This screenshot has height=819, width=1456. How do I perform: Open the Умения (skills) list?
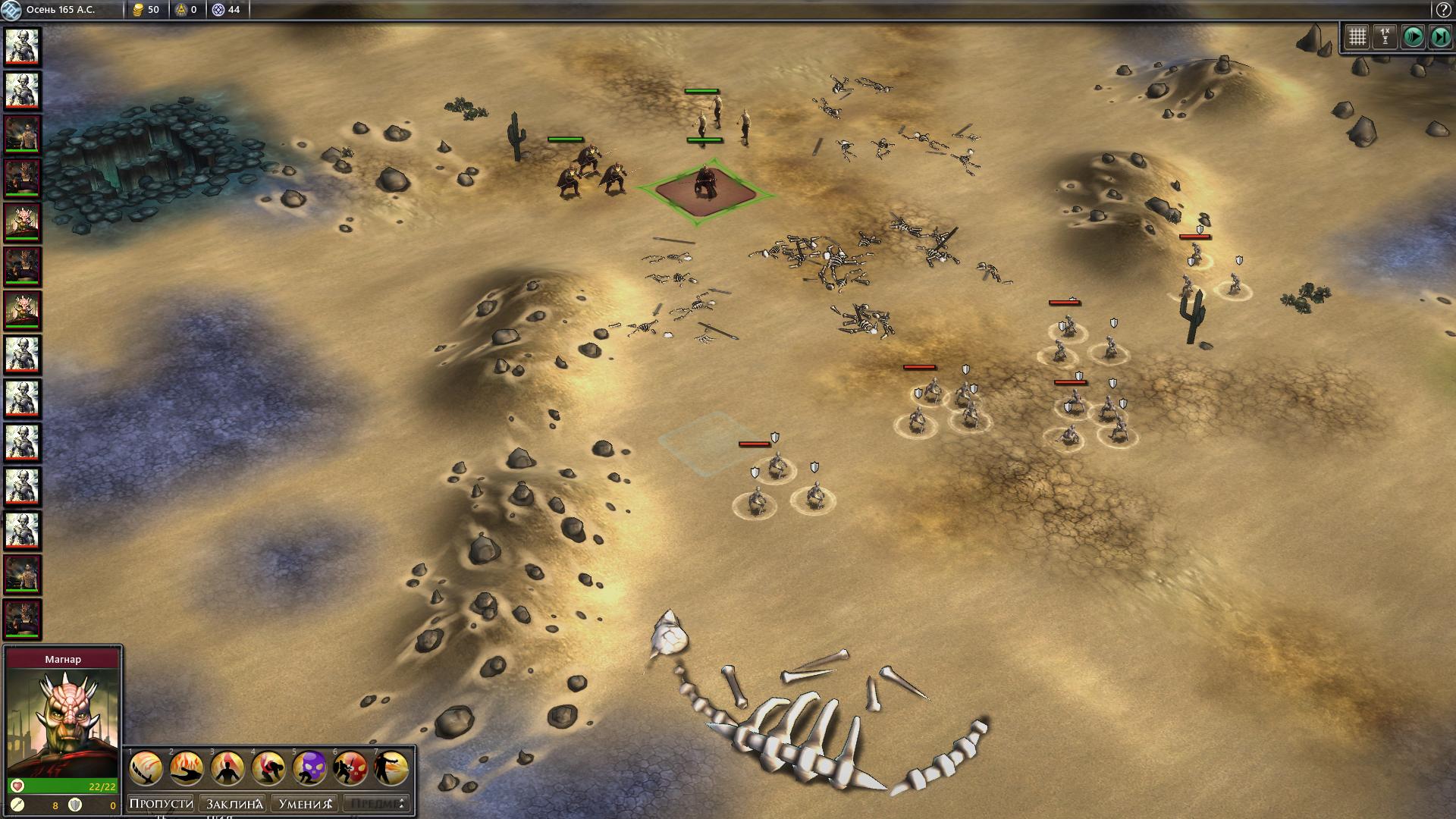click(x=305, y=804)
